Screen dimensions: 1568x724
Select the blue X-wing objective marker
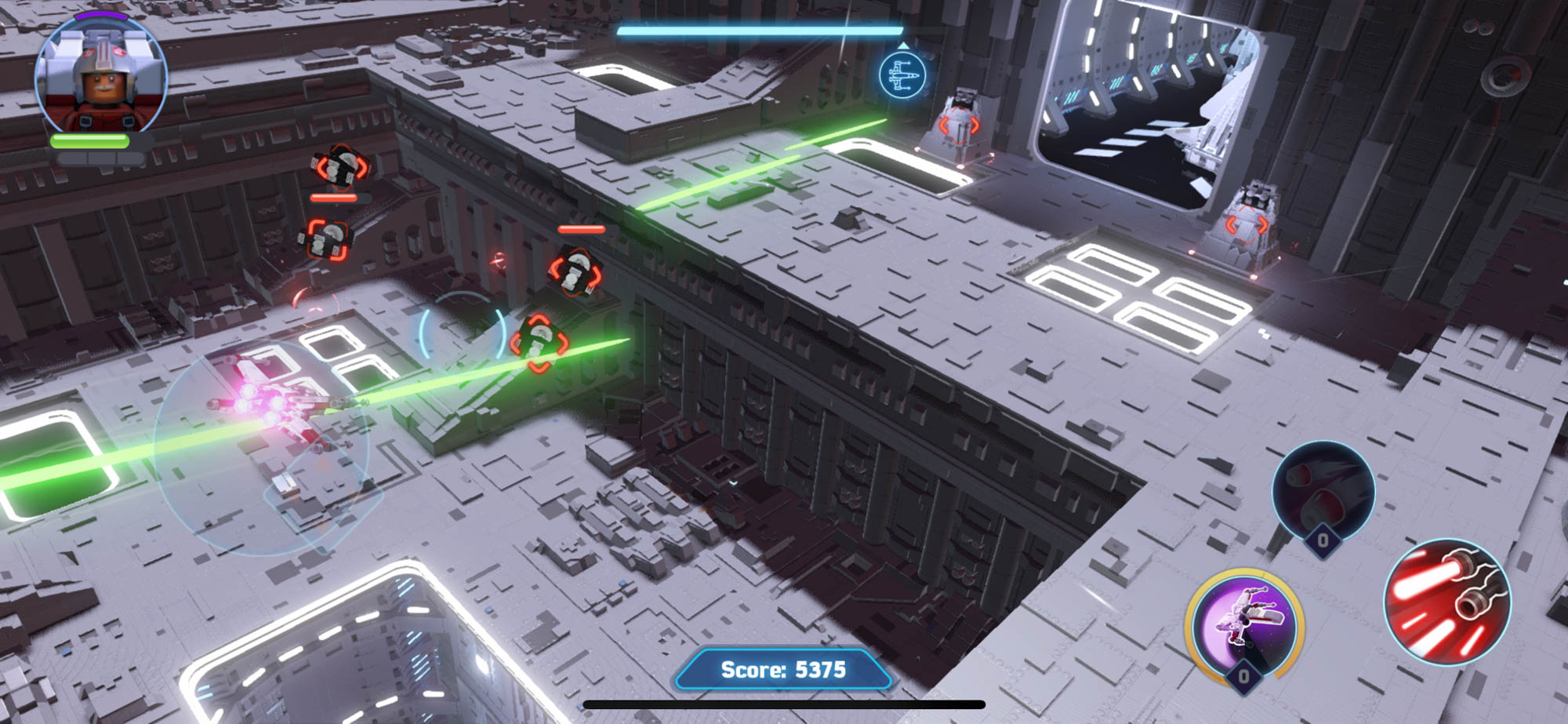[902, 75]
